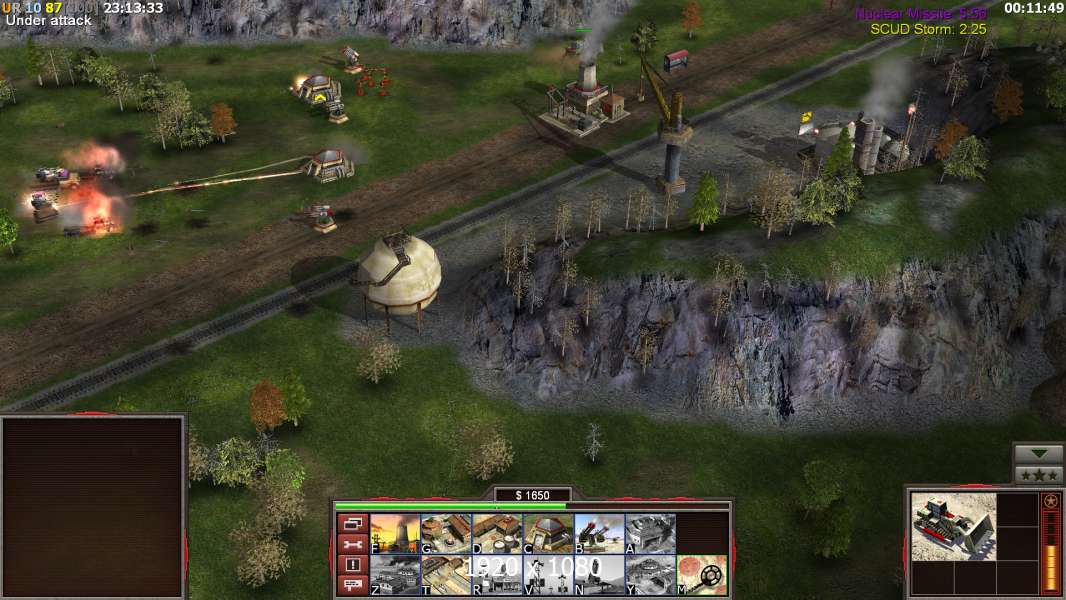Click the greyed-out build icon labeled R
Viewport: 1066px width, 600px height.
497,574
